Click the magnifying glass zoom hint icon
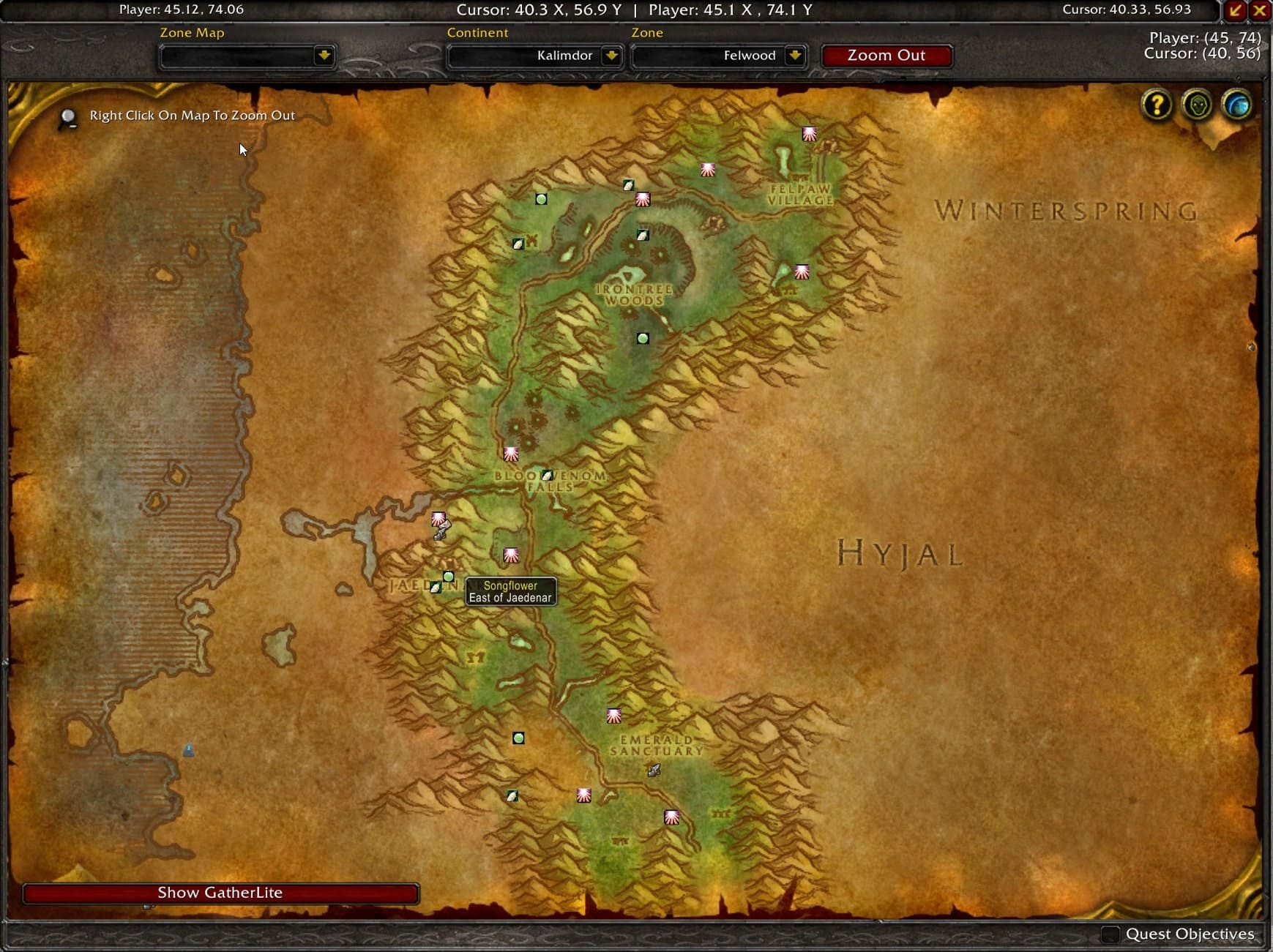The height and width of the screenshot is (952, 1273). pyautogui.click(x=68, y=117)
